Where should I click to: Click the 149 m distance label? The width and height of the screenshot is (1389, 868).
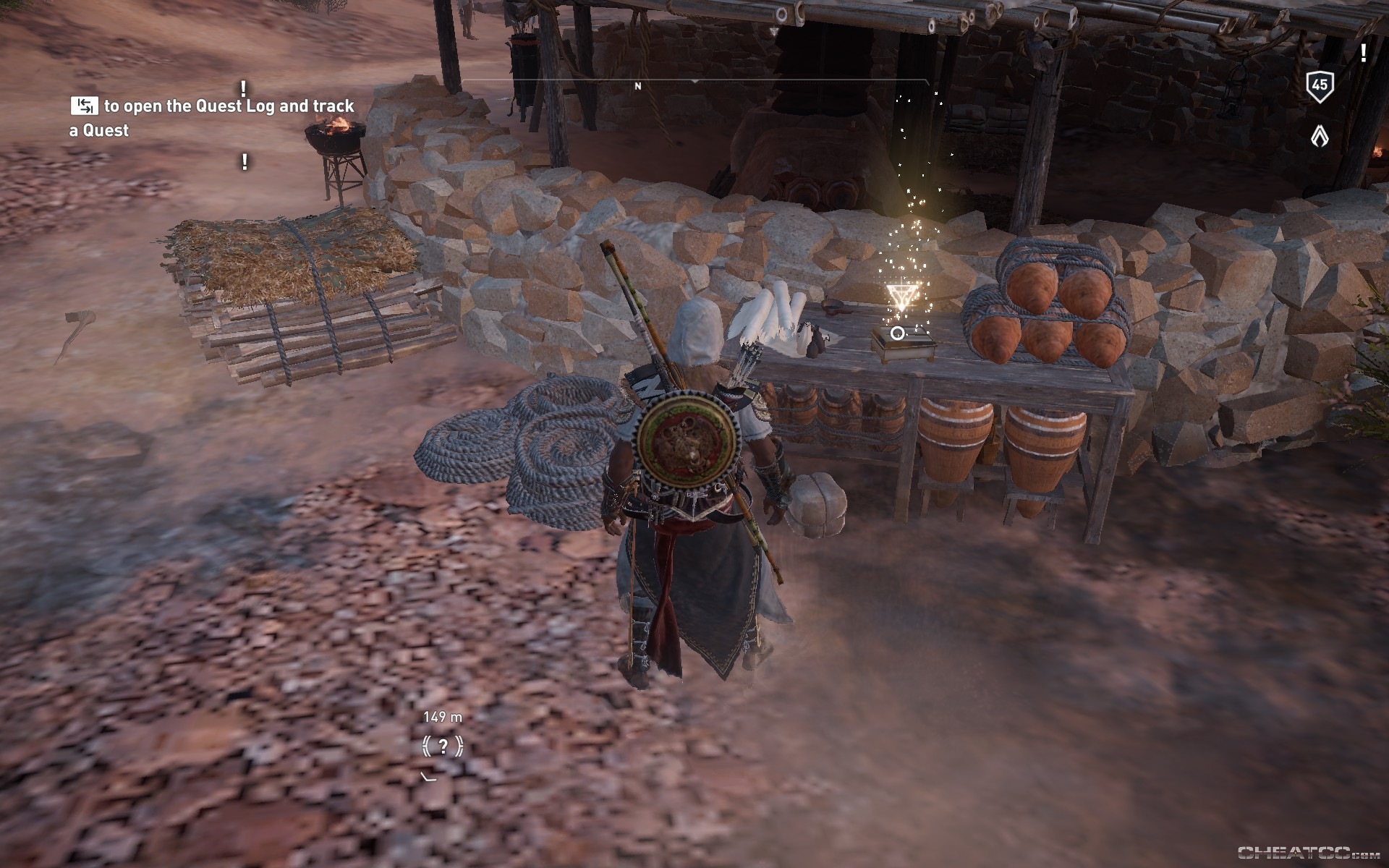point(442,718)
